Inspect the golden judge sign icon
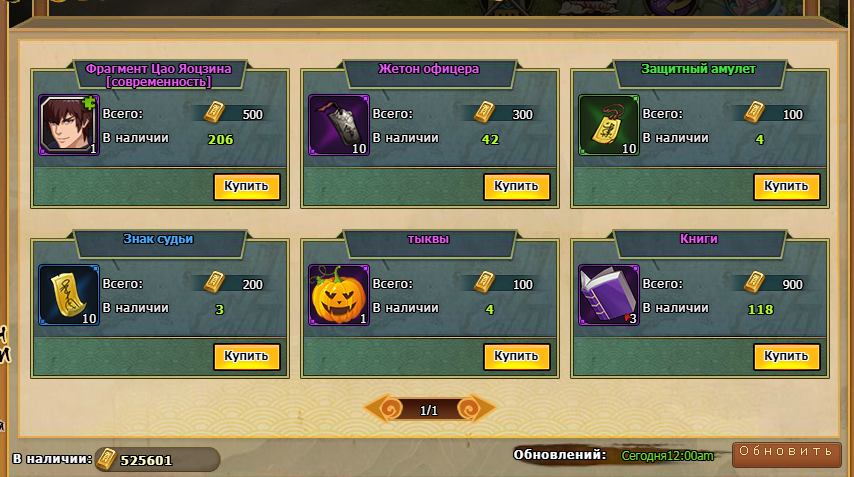This screenshot has height=477, width=854. coord(69,295)
